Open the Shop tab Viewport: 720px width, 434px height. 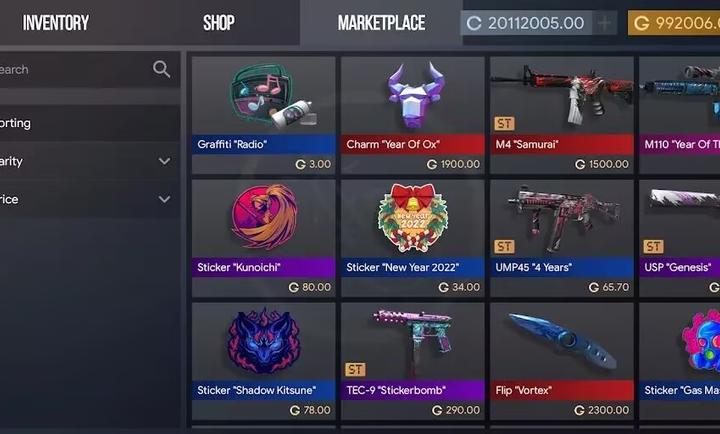(x=218, y=22)
